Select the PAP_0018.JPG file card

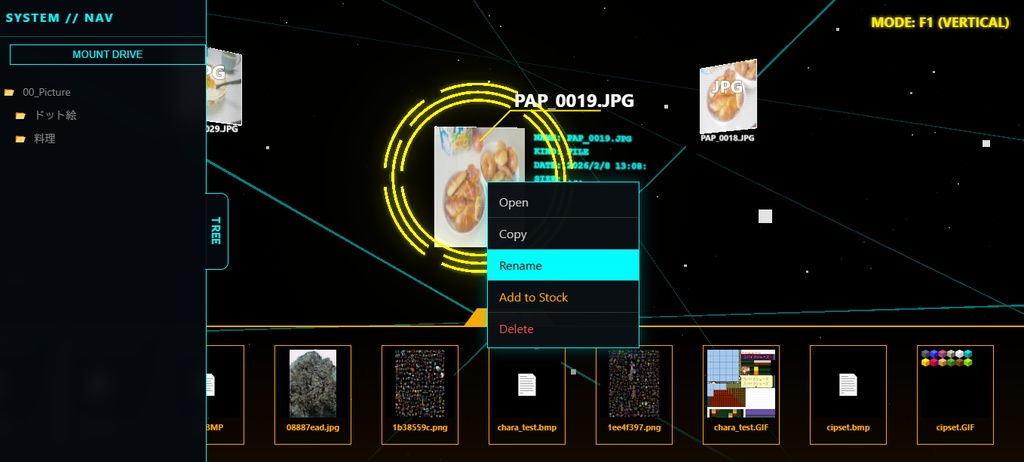(x=728, y=98)
